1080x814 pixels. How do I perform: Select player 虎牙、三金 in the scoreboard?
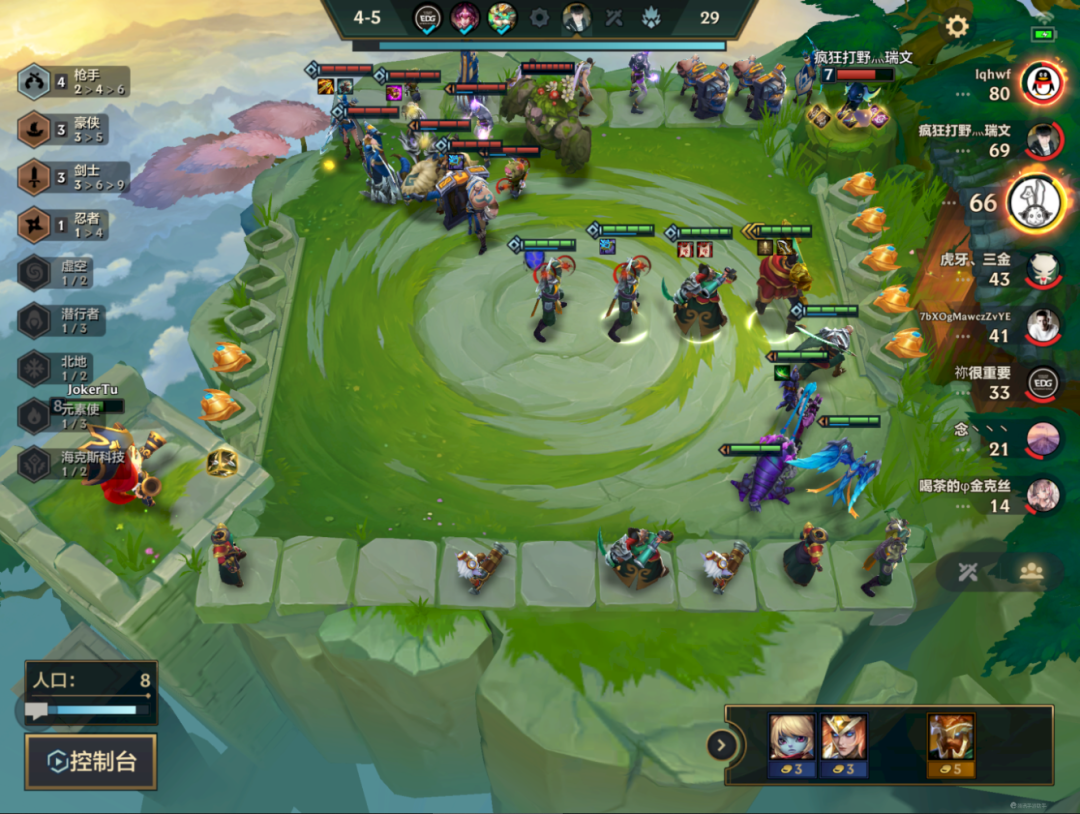tap(1042, 268)
